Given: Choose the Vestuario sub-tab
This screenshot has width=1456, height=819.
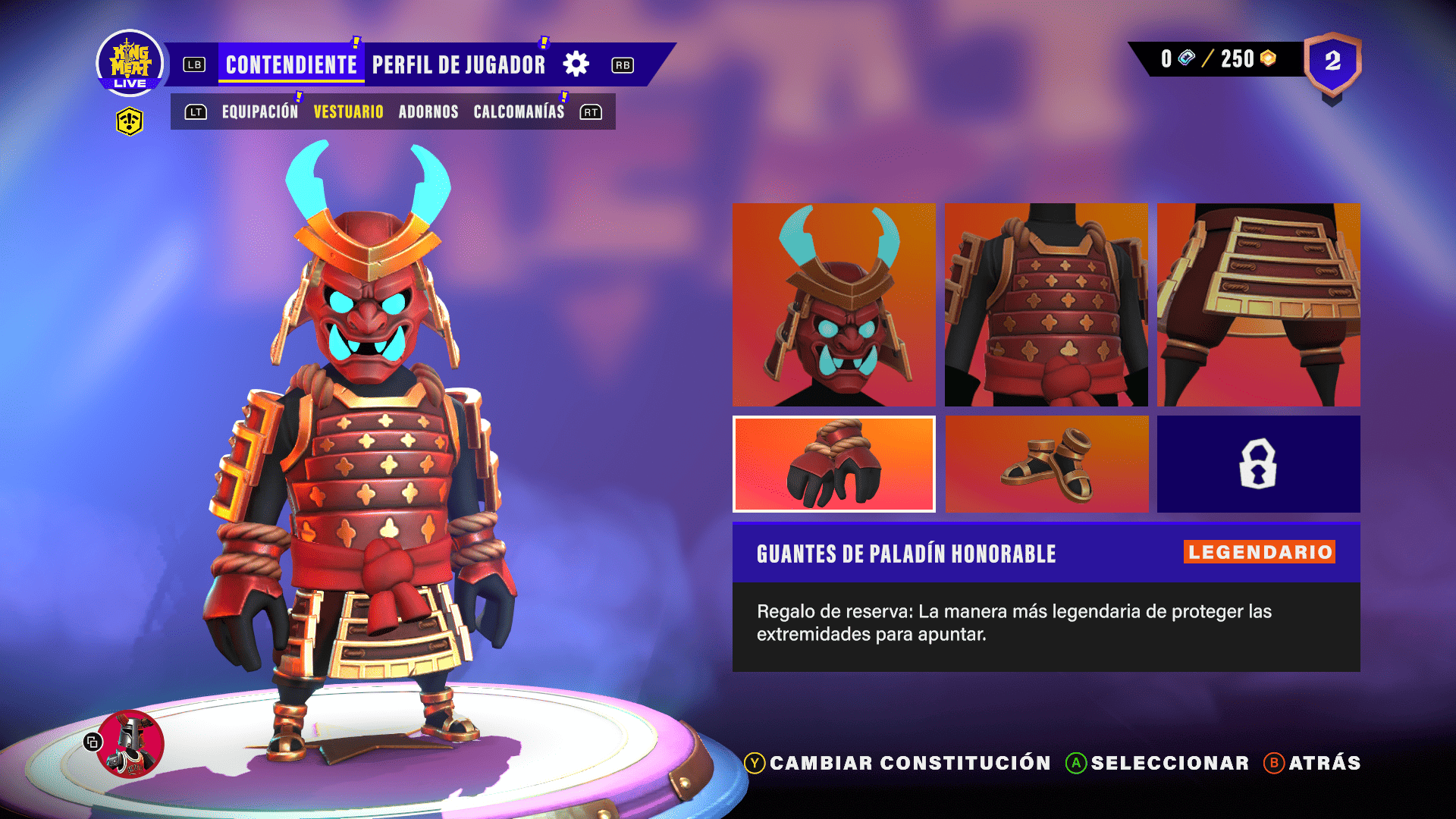Looking at the screenshot, I should coord(348,112).
